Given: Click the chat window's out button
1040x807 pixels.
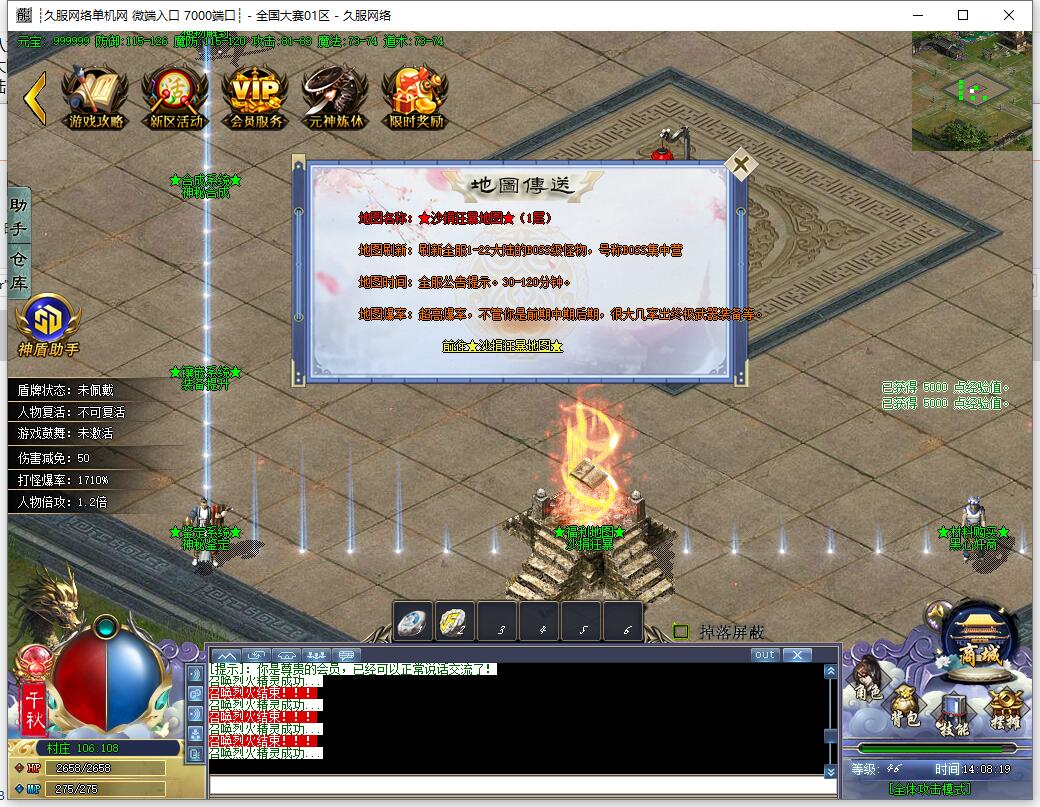Looking at the screenshot, I should 765,655.
